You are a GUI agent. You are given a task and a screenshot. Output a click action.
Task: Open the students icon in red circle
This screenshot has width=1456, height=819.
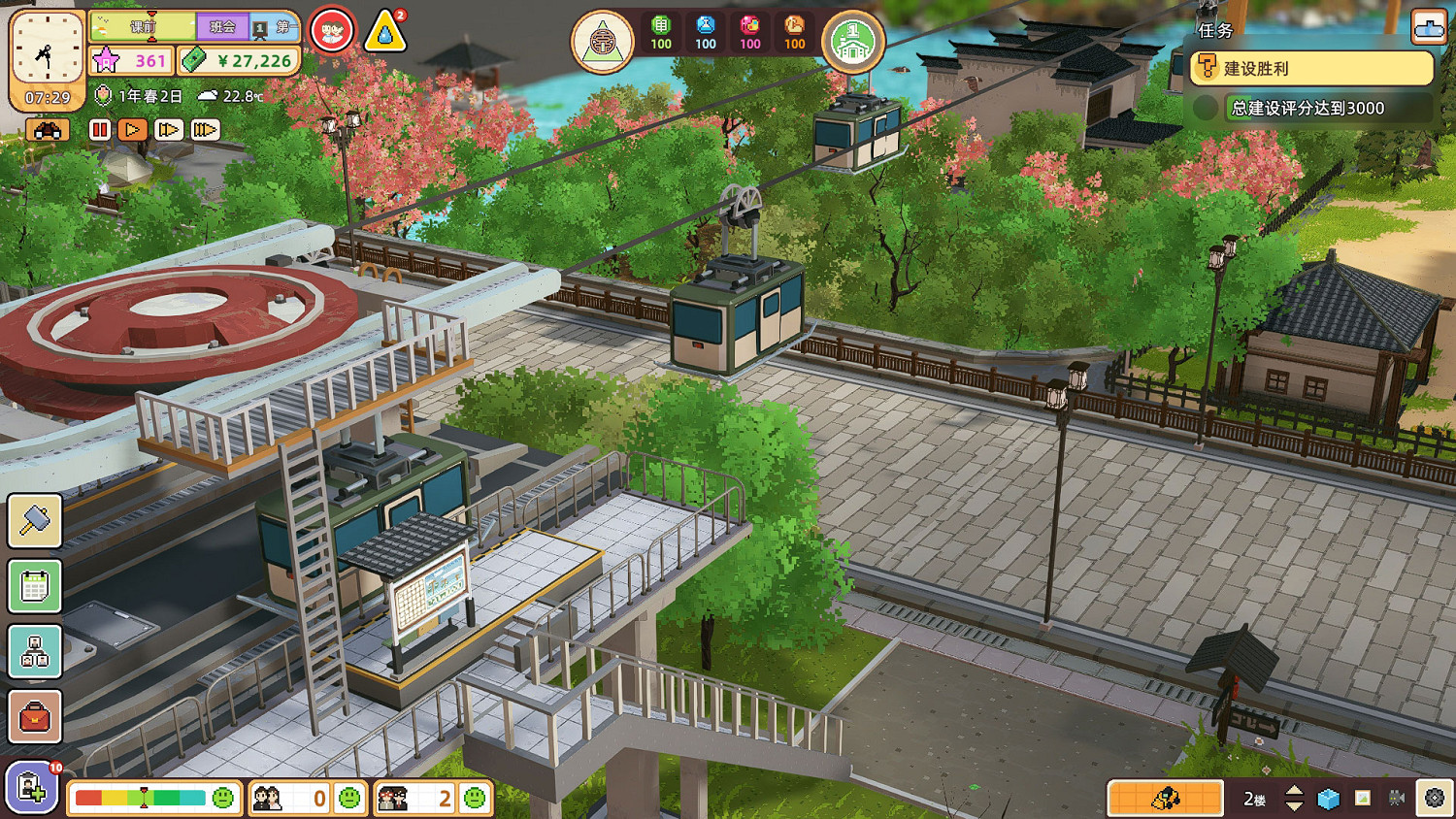point(332,32)
